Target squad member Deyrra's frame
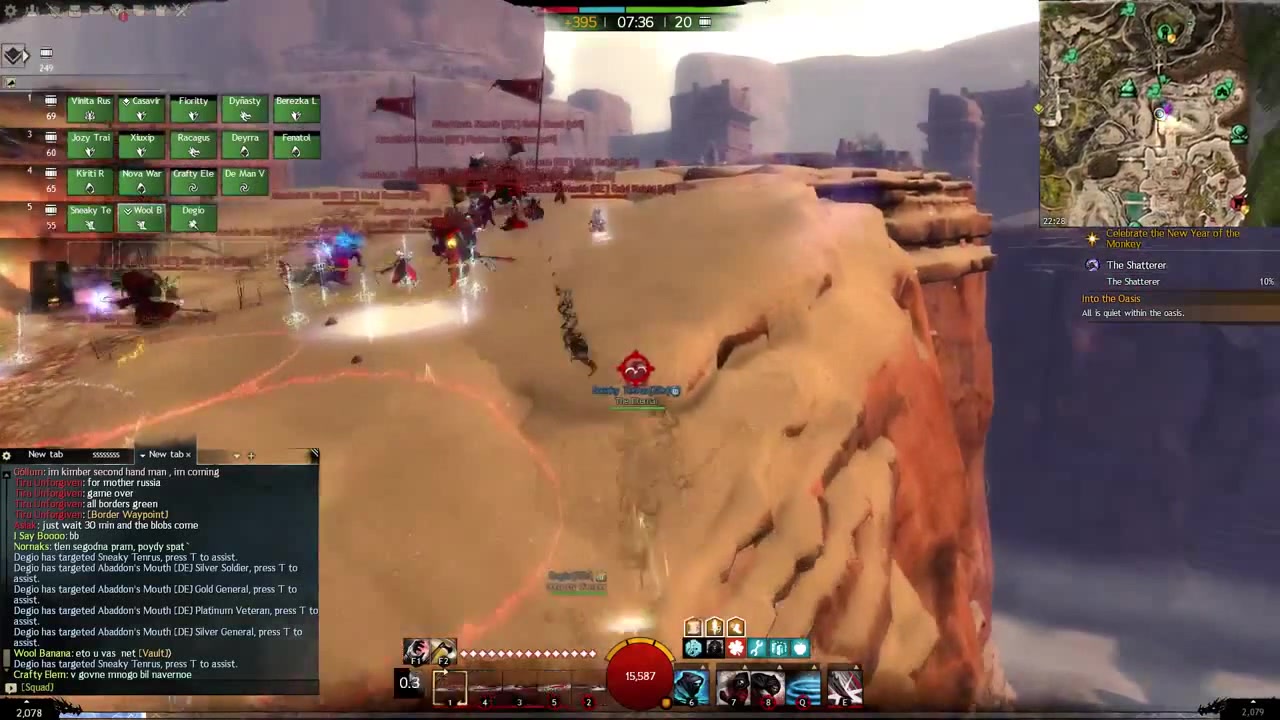The height and width of the screenshot is (720, 1280). pyautogui.click(x=244, y=146)
